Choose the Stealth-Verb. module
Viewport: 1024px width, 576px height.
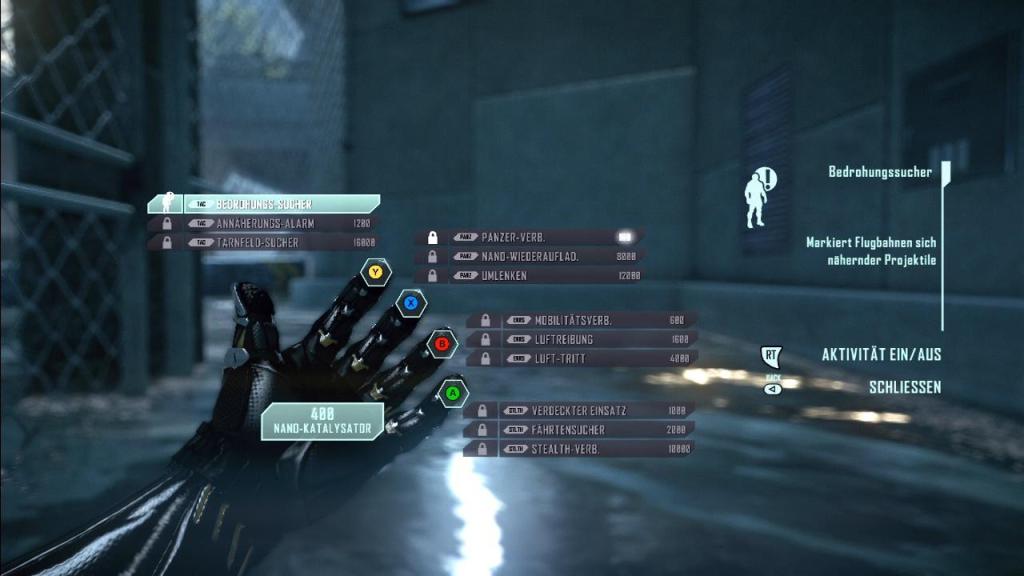(x=580, y=448)
